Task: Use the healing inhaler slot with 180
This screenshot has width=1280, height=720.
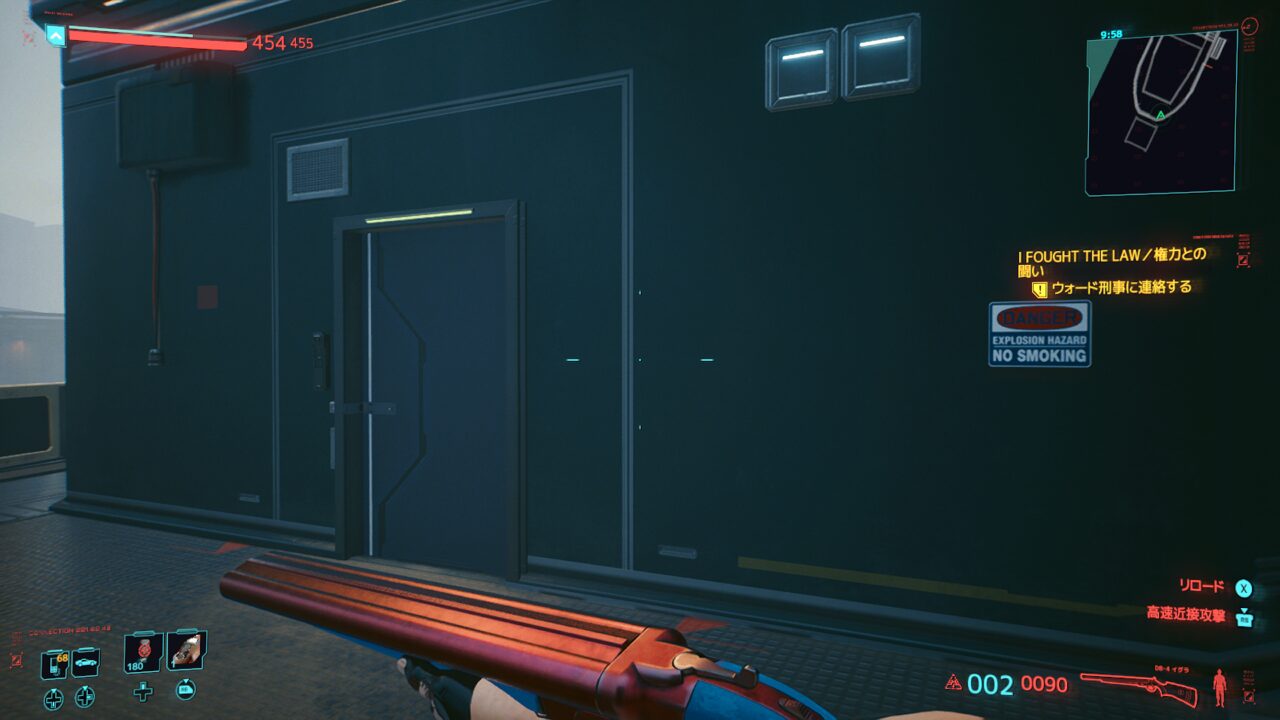Action: 143,652
